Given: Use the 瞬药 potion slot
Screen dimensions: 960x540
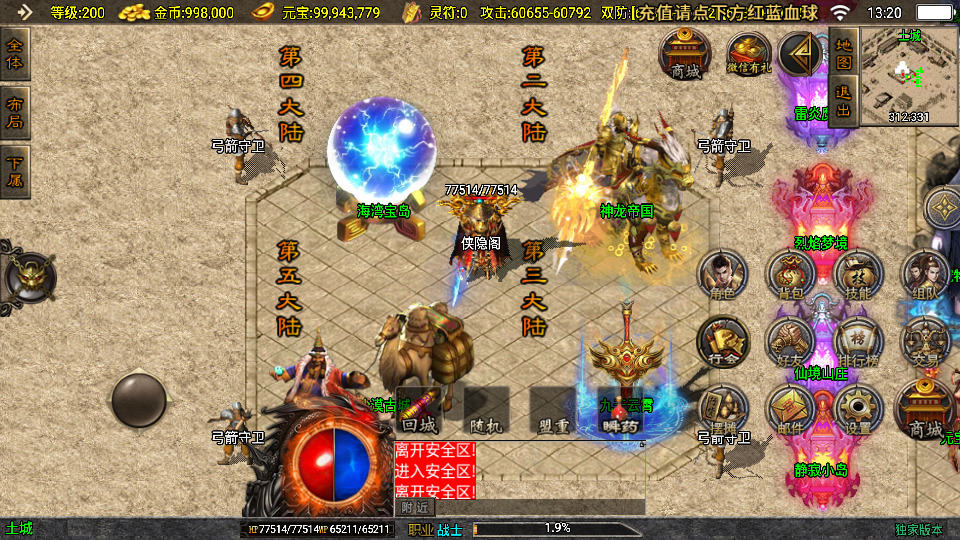Looking at the screenshot, I should pos(621,412).
